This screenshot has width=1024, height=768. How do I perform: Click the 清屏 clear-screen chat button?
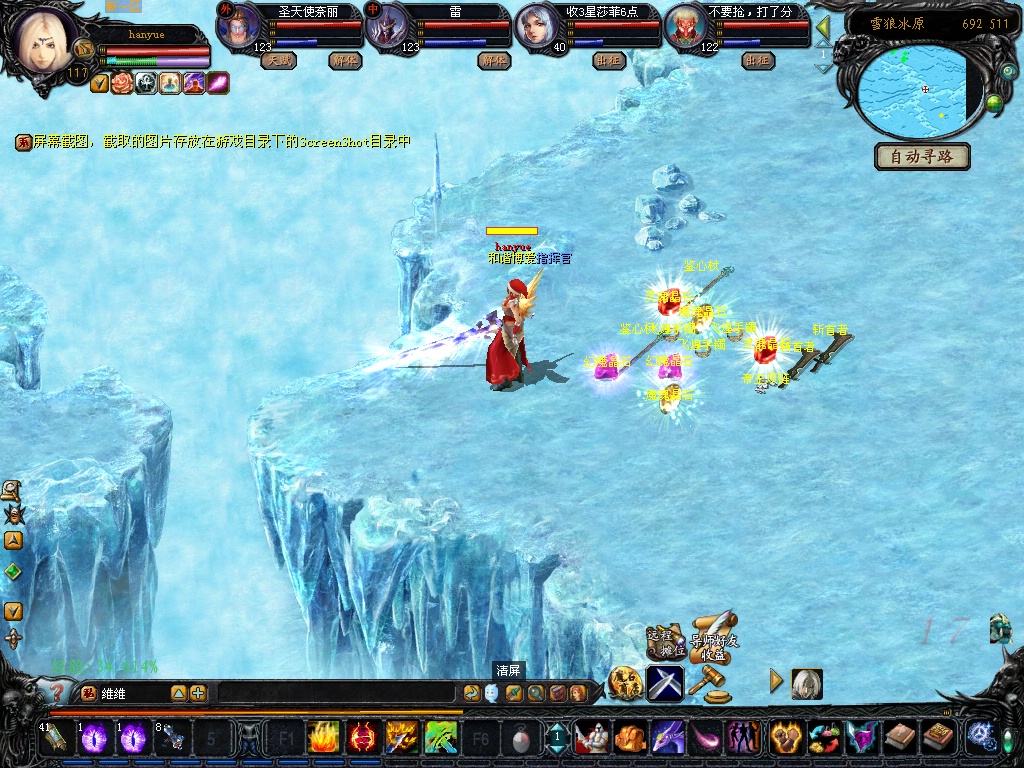pos(508,671)
